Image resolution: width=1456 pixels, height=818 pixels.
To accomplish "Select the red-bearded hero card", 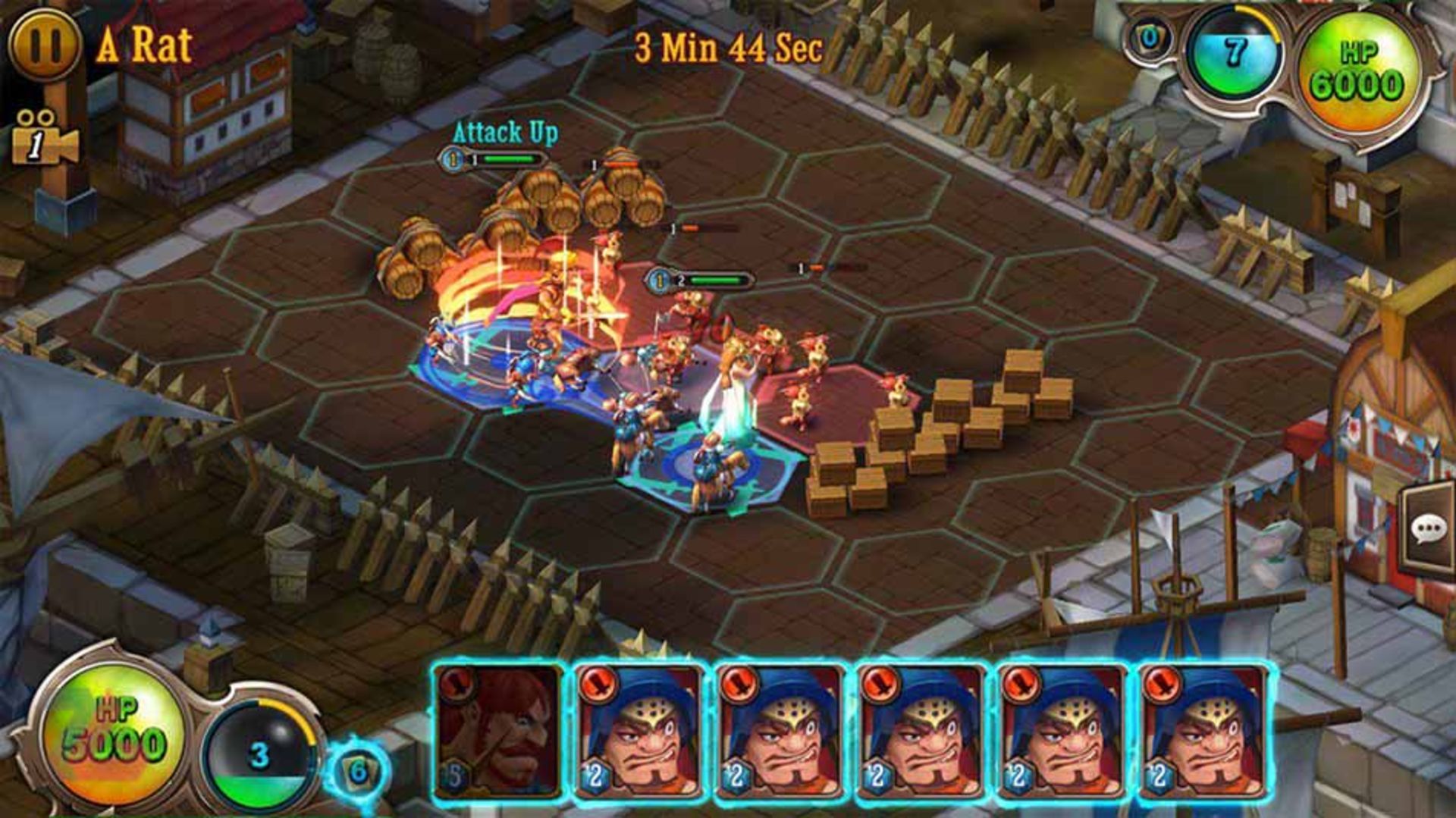I will (x=498, y=732).
